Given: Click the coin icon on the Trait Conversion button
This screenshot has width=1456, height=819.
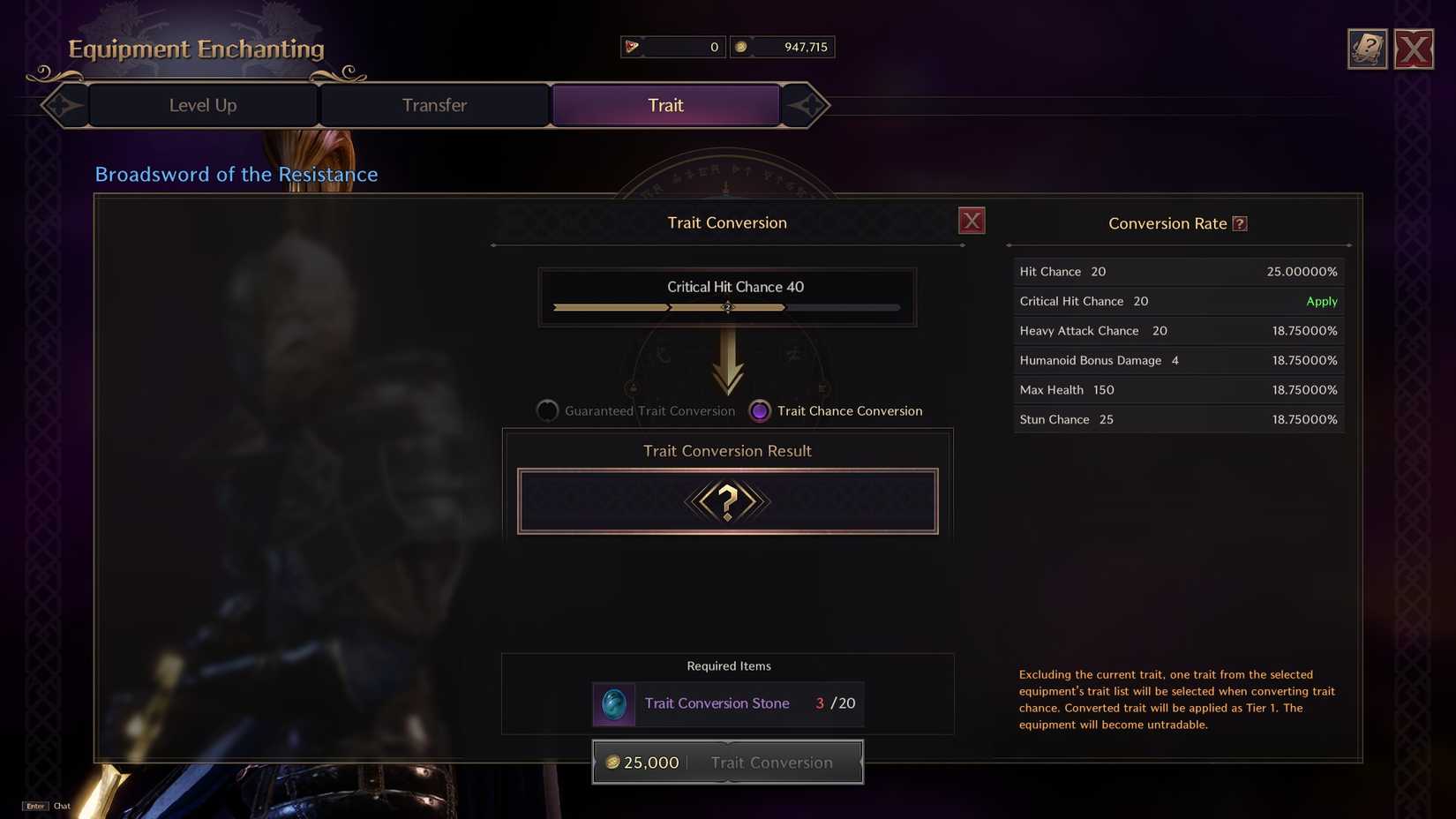Looking at the screenshot, I should click(612, 762).
